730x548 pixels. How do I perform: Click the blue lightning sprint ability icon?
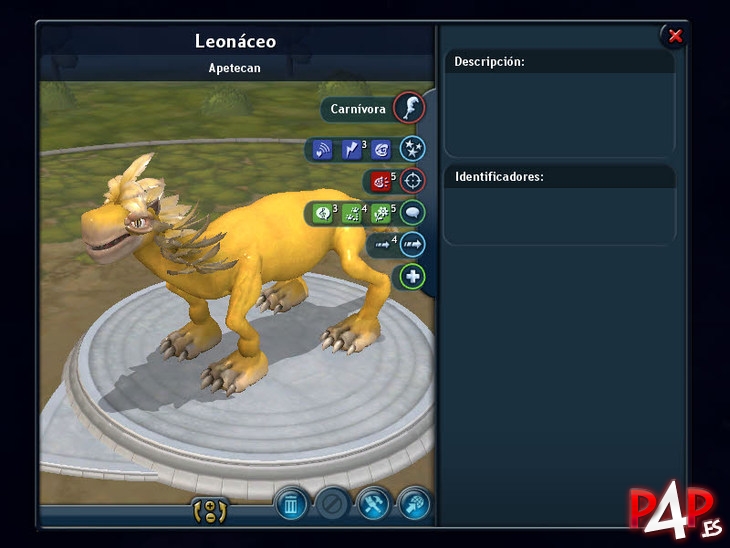[351, 151]
